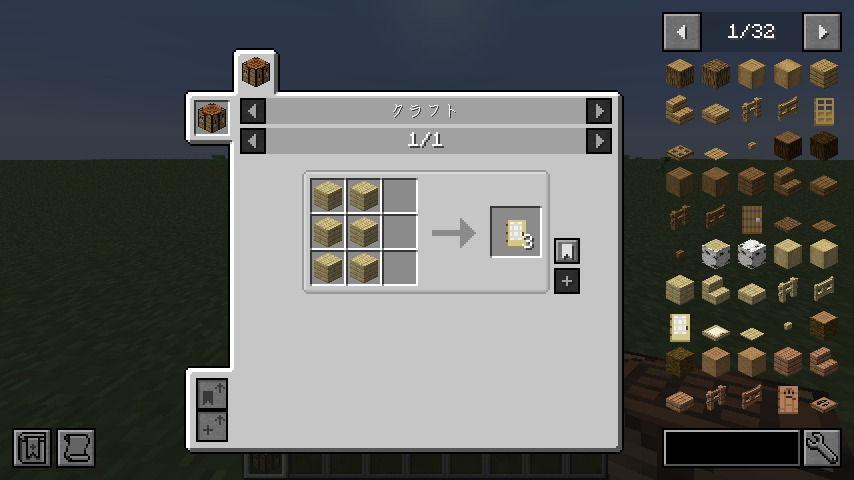Image resolution: width=854 pixels, height=480 pixels.
Task: Go to the previous item list page
Action: [x=682, y=32]
